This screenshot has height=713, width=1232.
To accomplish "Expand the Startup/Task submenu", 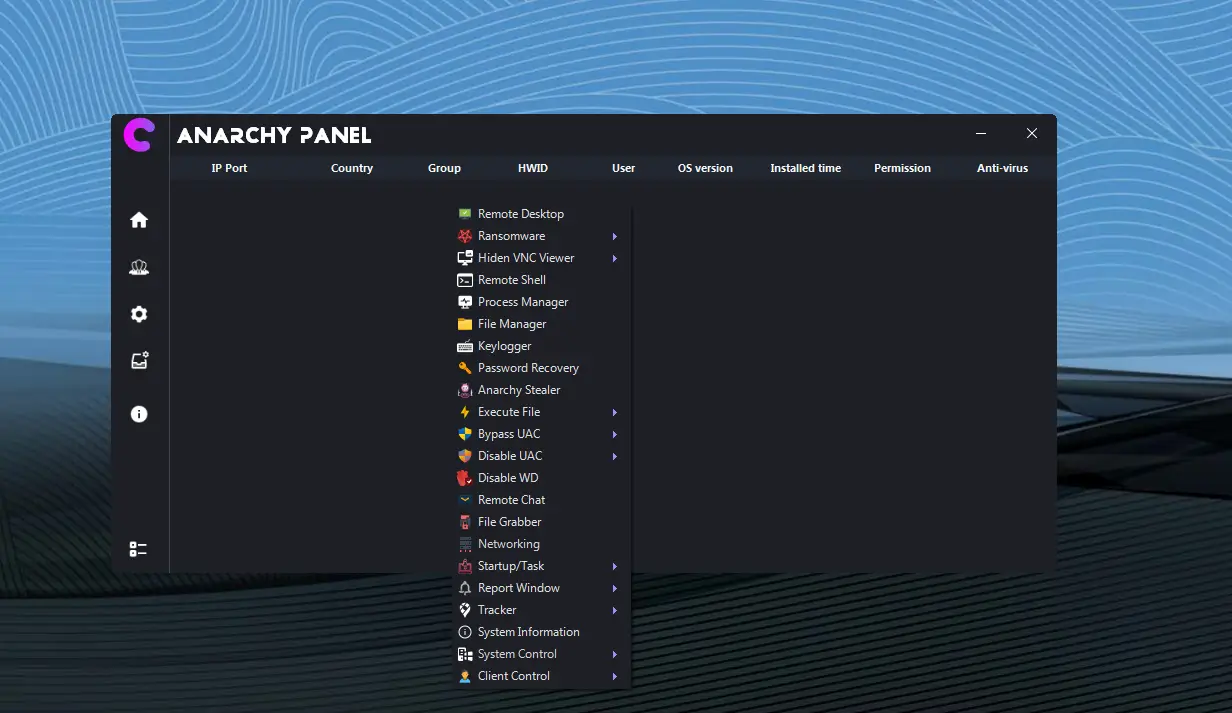I will [x=511, y=566].
